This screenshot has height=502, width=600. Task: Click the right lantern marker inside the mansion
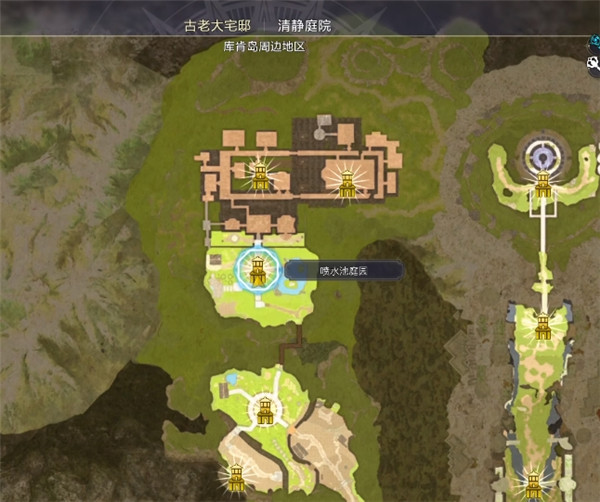click(x=347, y=183)
